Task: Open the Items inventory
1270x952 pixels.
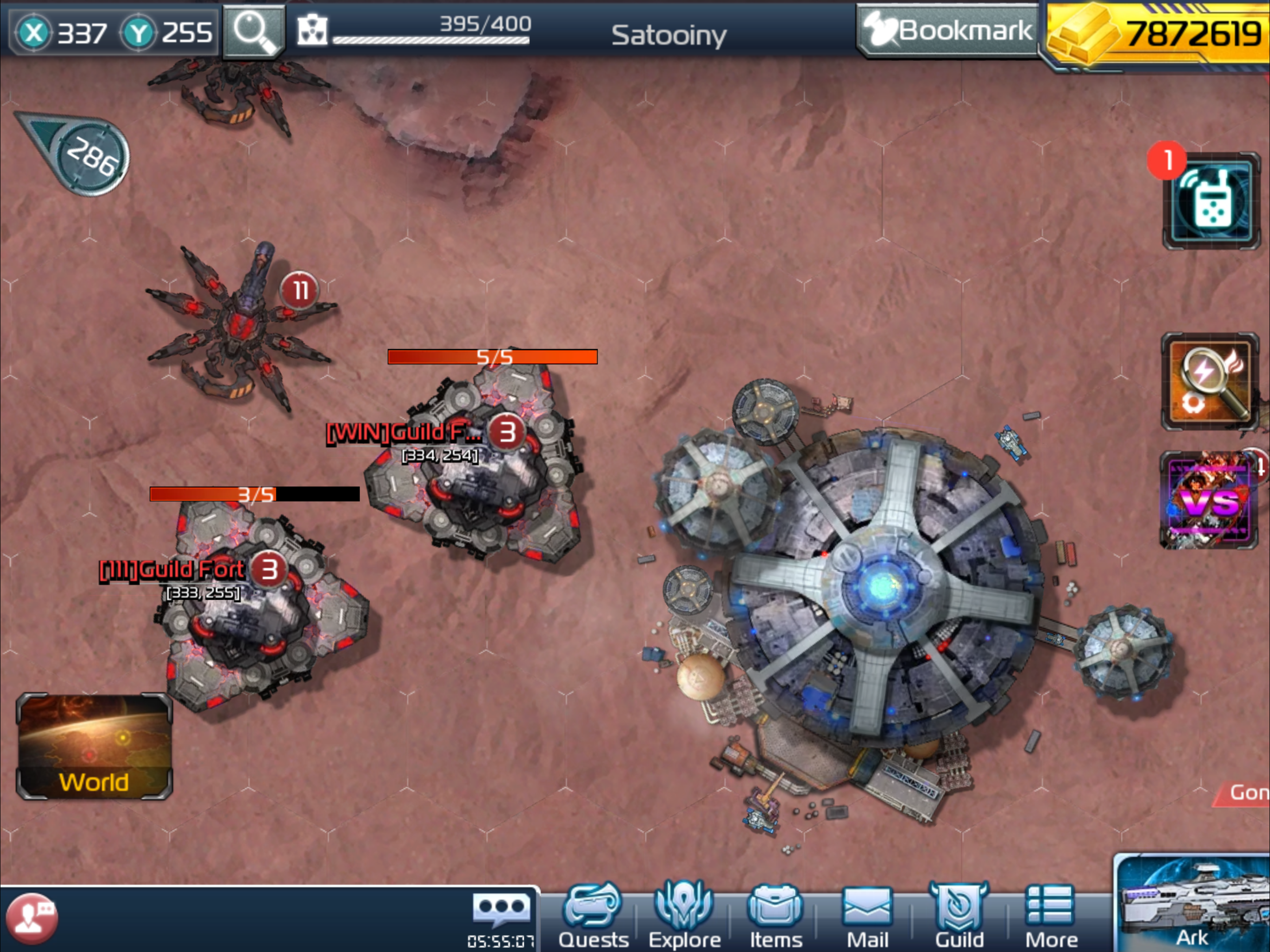Action: click(x=776, y=916)
